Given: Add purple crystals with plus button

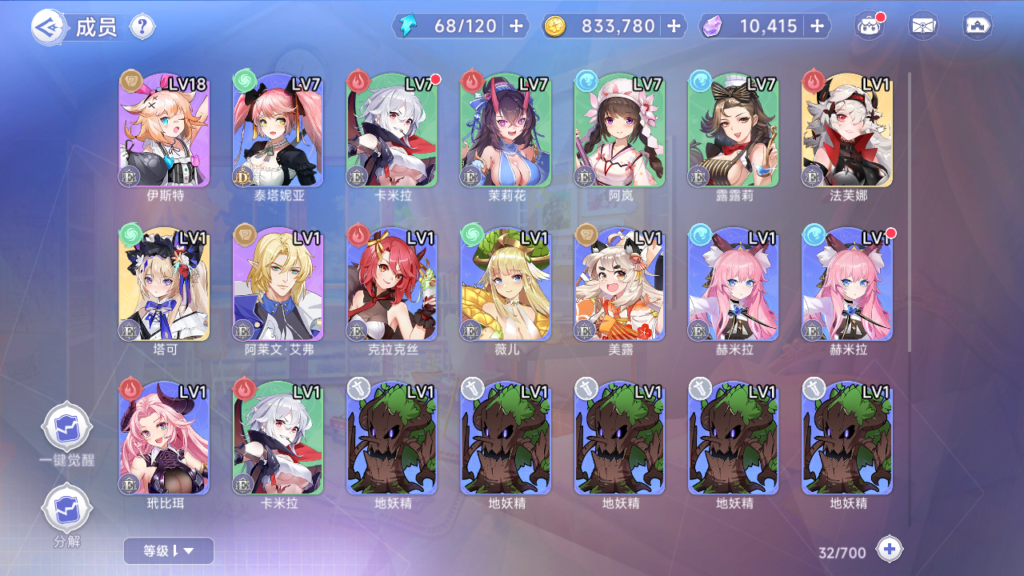Looking at the screenshot, I should [818, 26].
